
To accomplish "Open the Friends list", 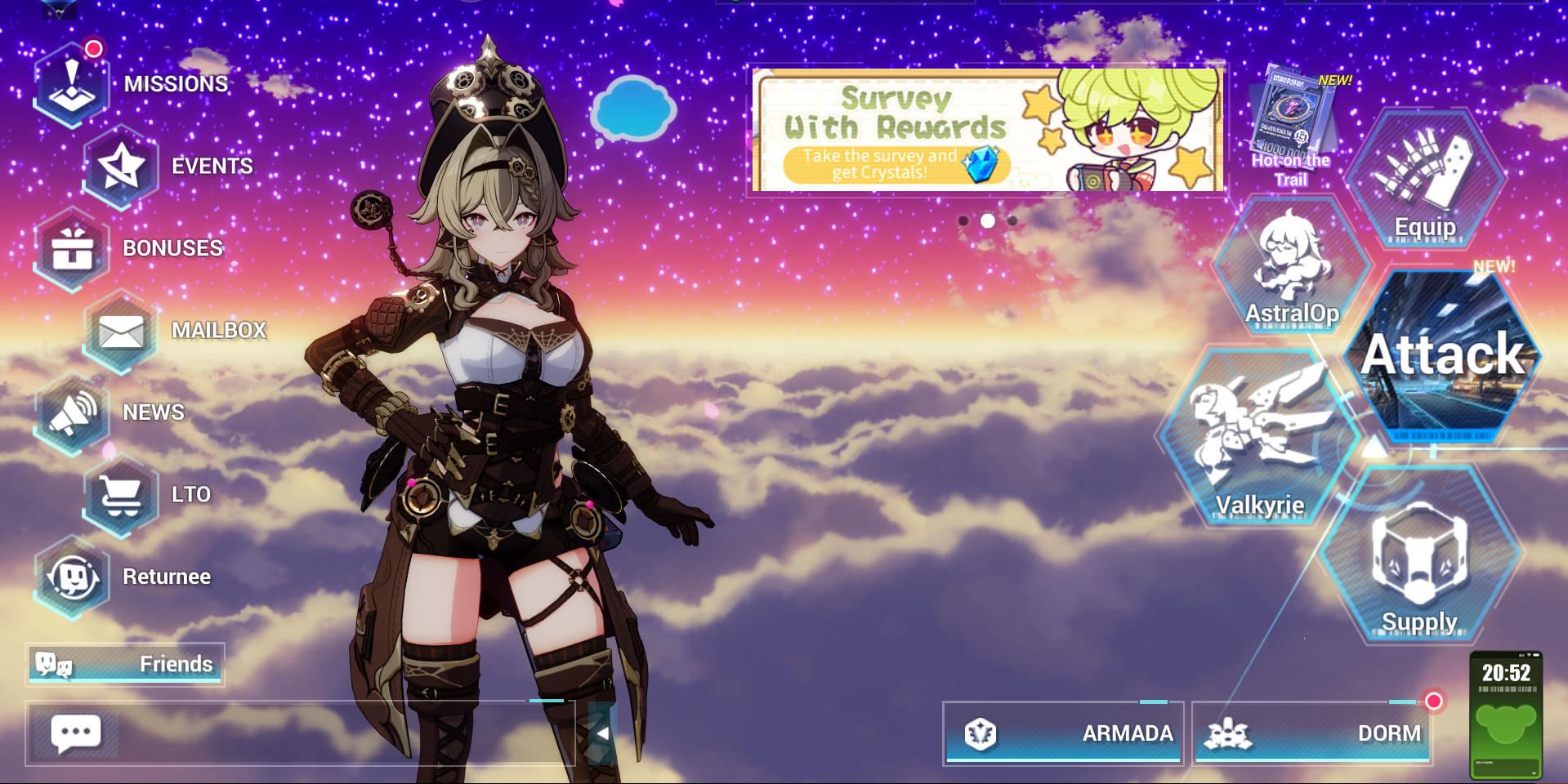I will (x=127, y=664).
